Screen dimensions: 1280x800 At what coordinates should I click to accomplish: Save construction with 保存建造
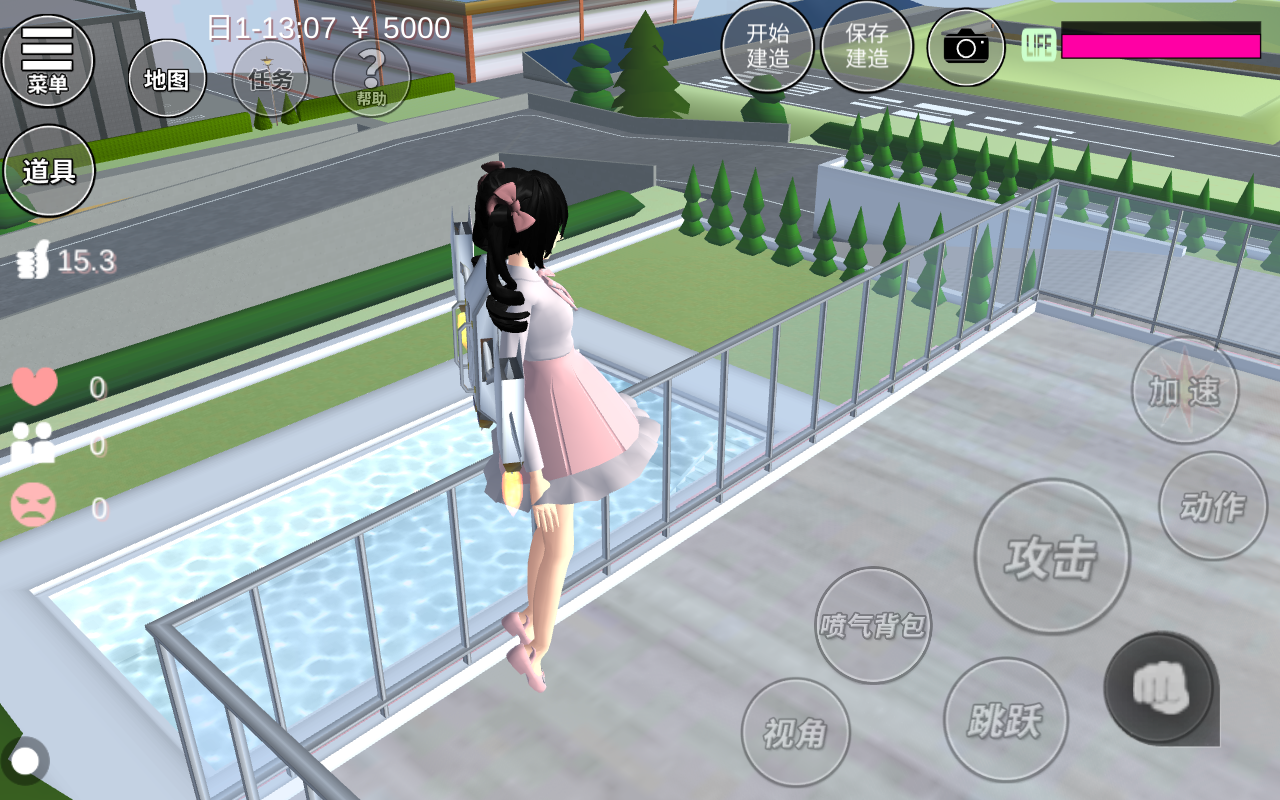tap(866, 46)
